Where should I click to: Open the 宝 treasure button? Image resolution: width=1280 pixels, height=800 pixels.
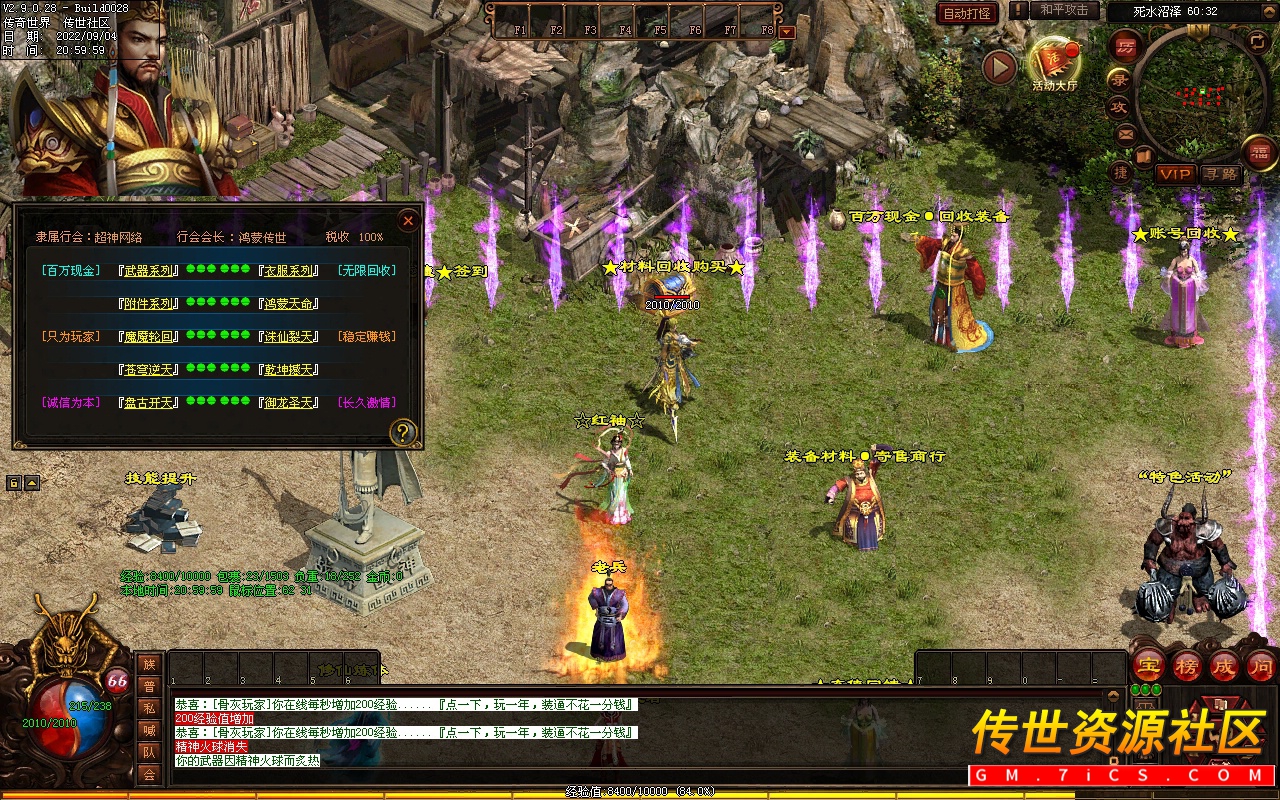(x=1148, y=666)
